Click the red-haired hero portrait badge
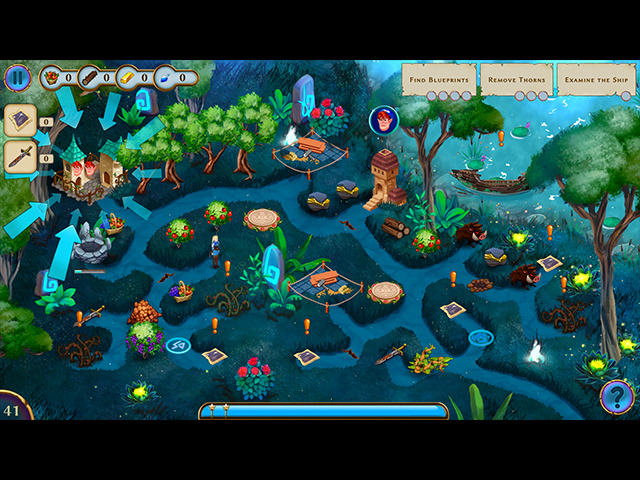 point(384,121)
